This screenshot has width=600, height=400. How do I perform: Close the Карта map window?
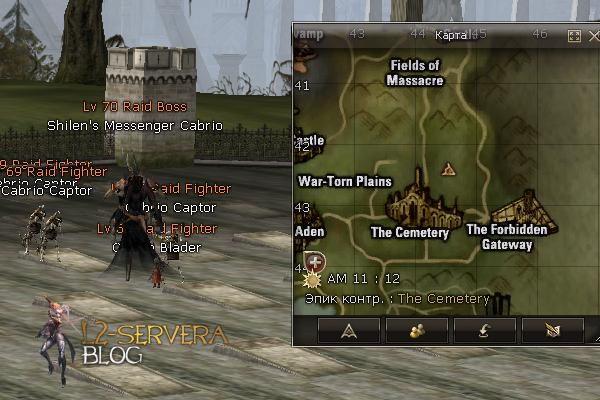[591, 35]
